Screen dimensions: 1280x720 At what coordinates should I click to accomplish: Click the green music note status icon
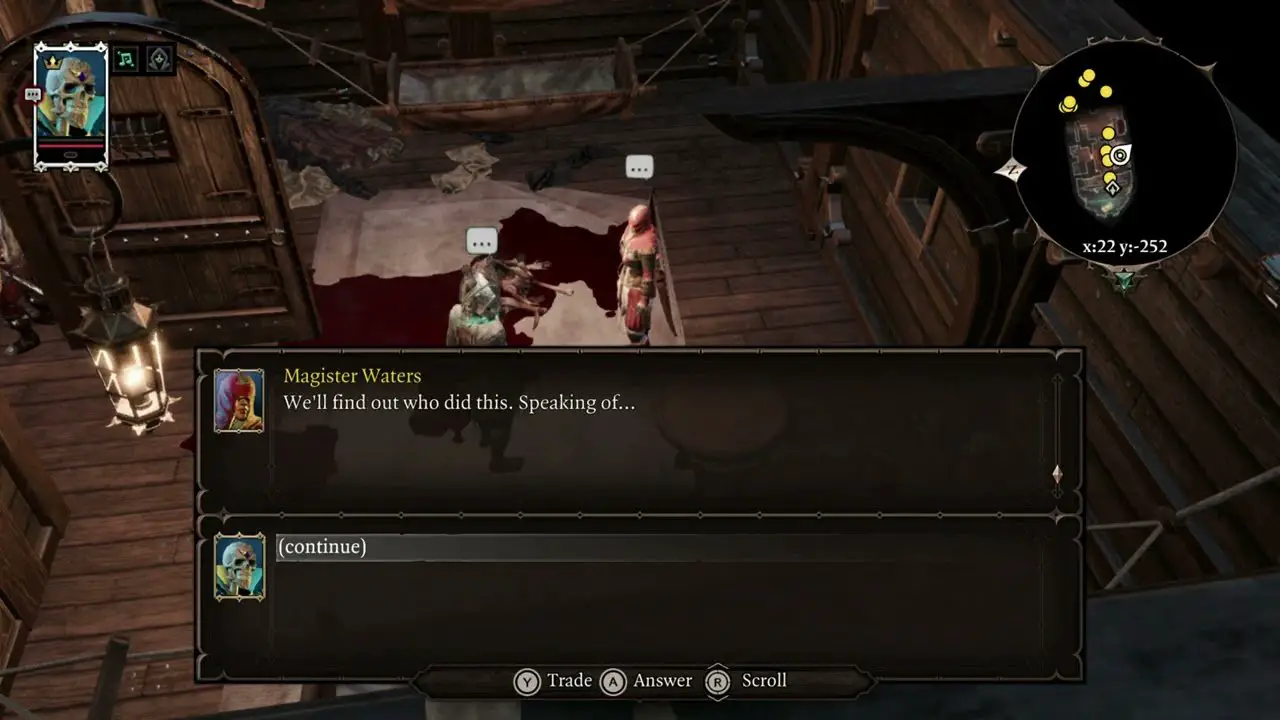[126, 59]
